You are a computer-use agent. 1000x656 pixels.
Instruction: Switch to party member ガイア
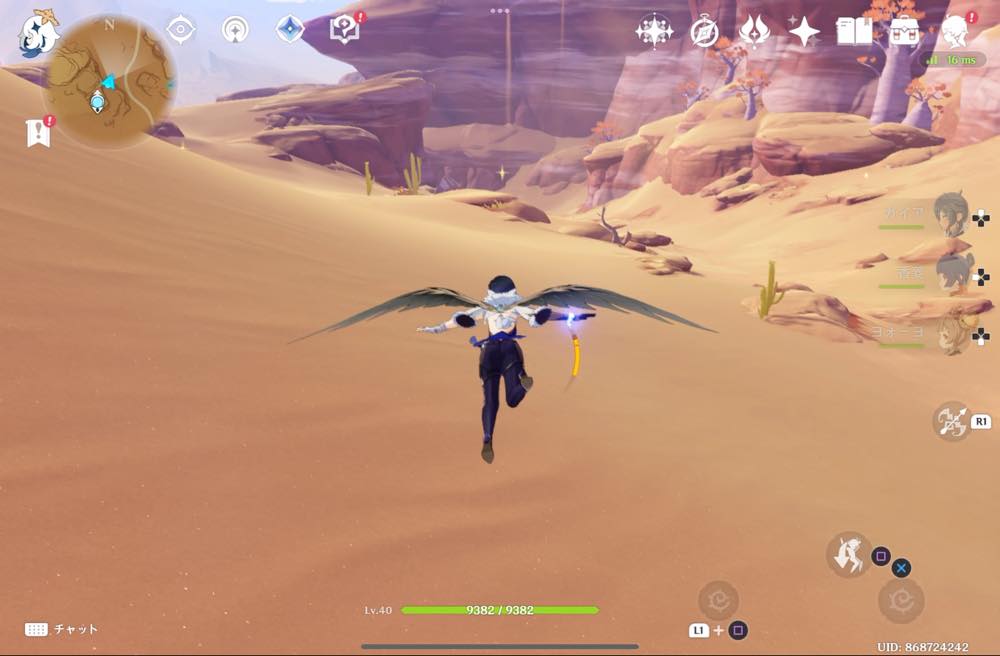point(950,212)
